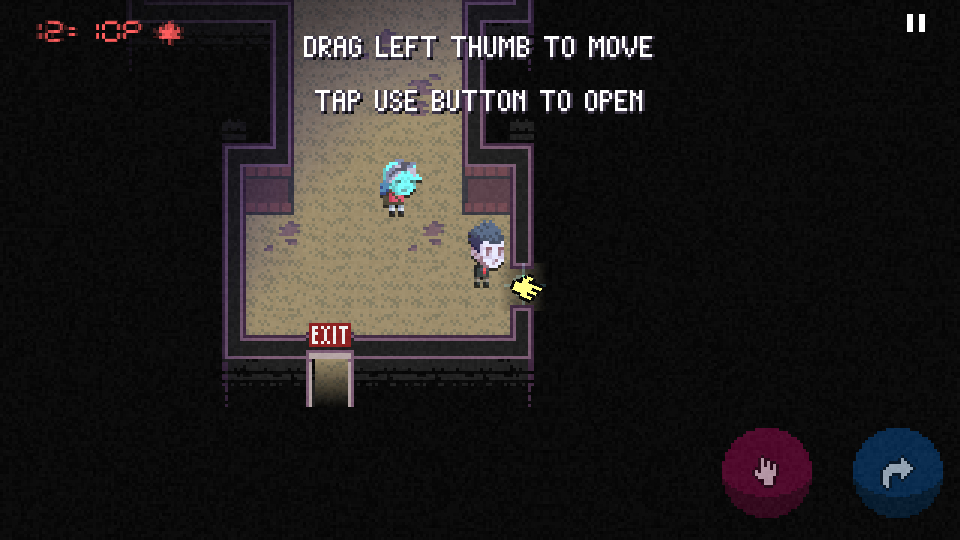This screenshot has width=960, height=540.
Task: Tap the blue curved arrow button
Action: tap(897, 472)
